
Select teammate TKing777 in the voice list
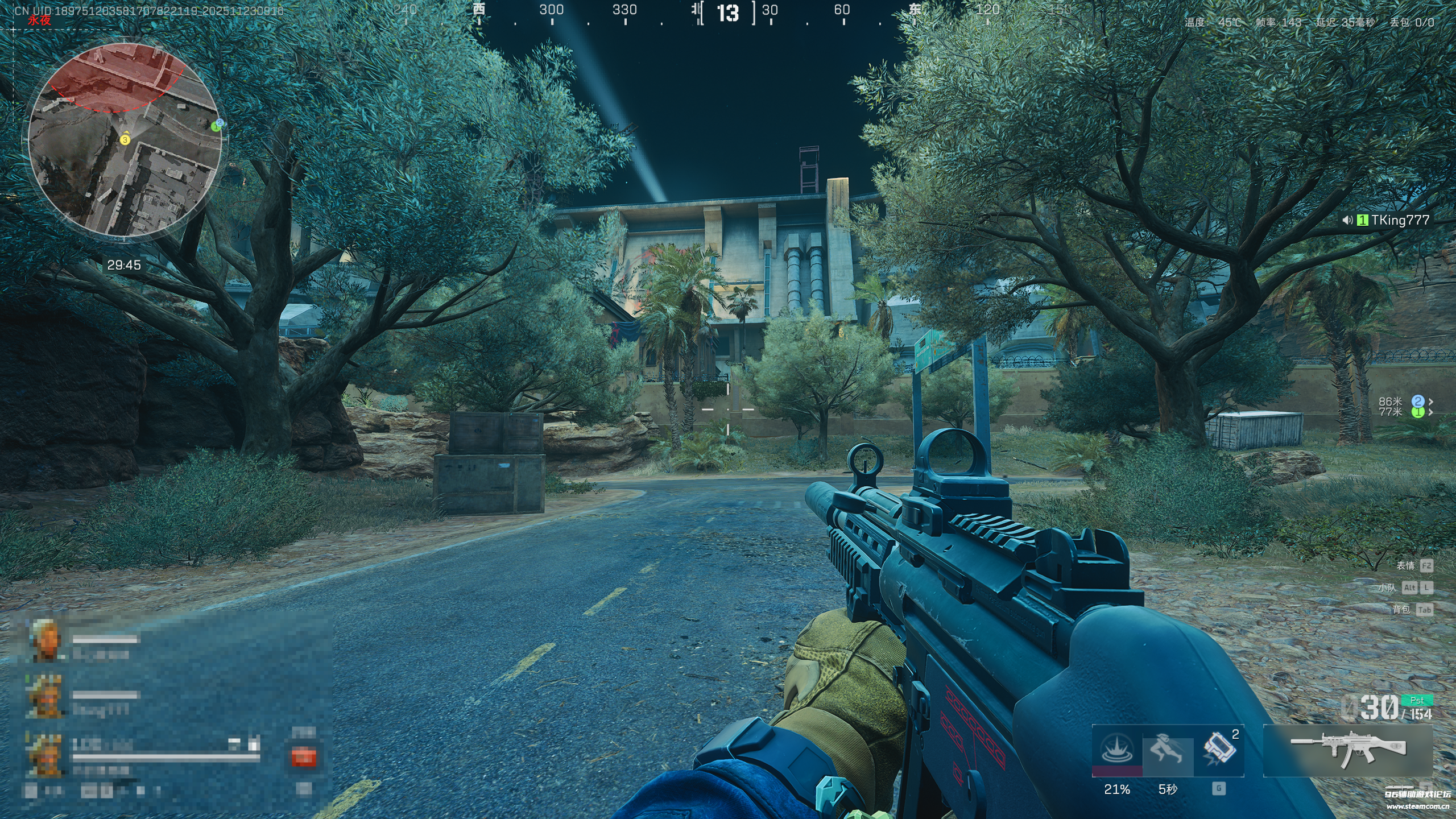coord(1400,220)
